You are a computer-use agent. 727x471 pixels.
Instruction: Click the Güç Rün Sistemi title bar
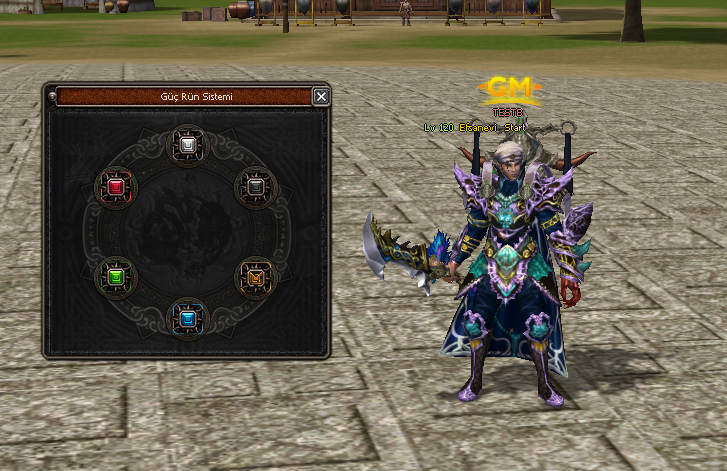tap(183, 96)
